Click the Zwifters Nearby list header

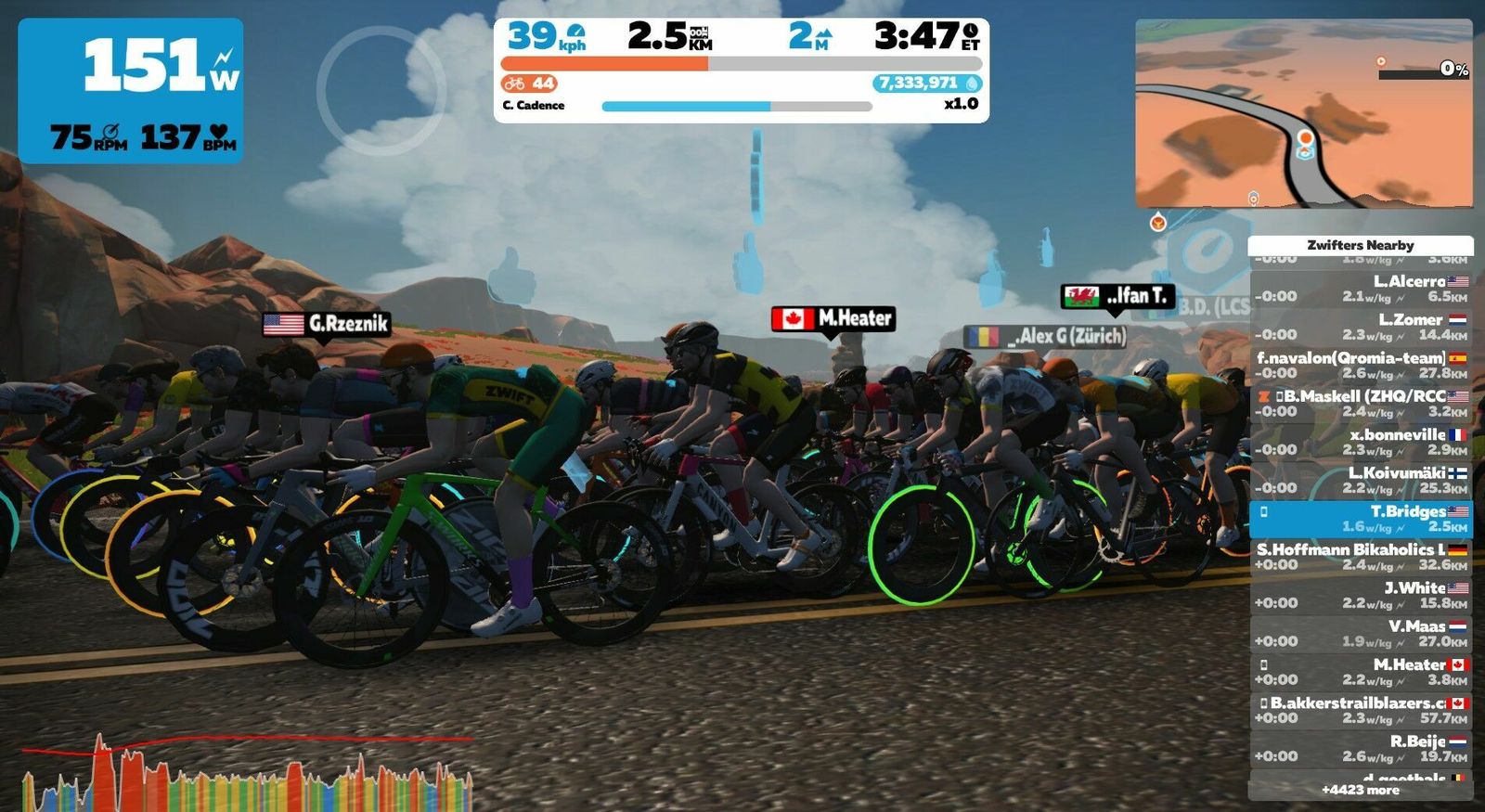coord(1361,245)
